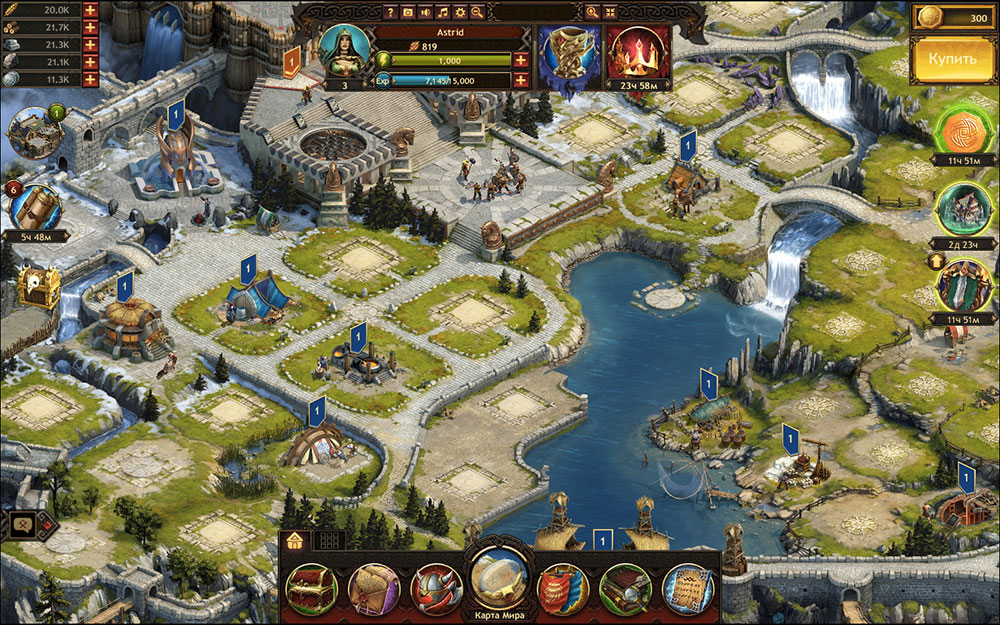Toggle the music note button

pos(442,12)
